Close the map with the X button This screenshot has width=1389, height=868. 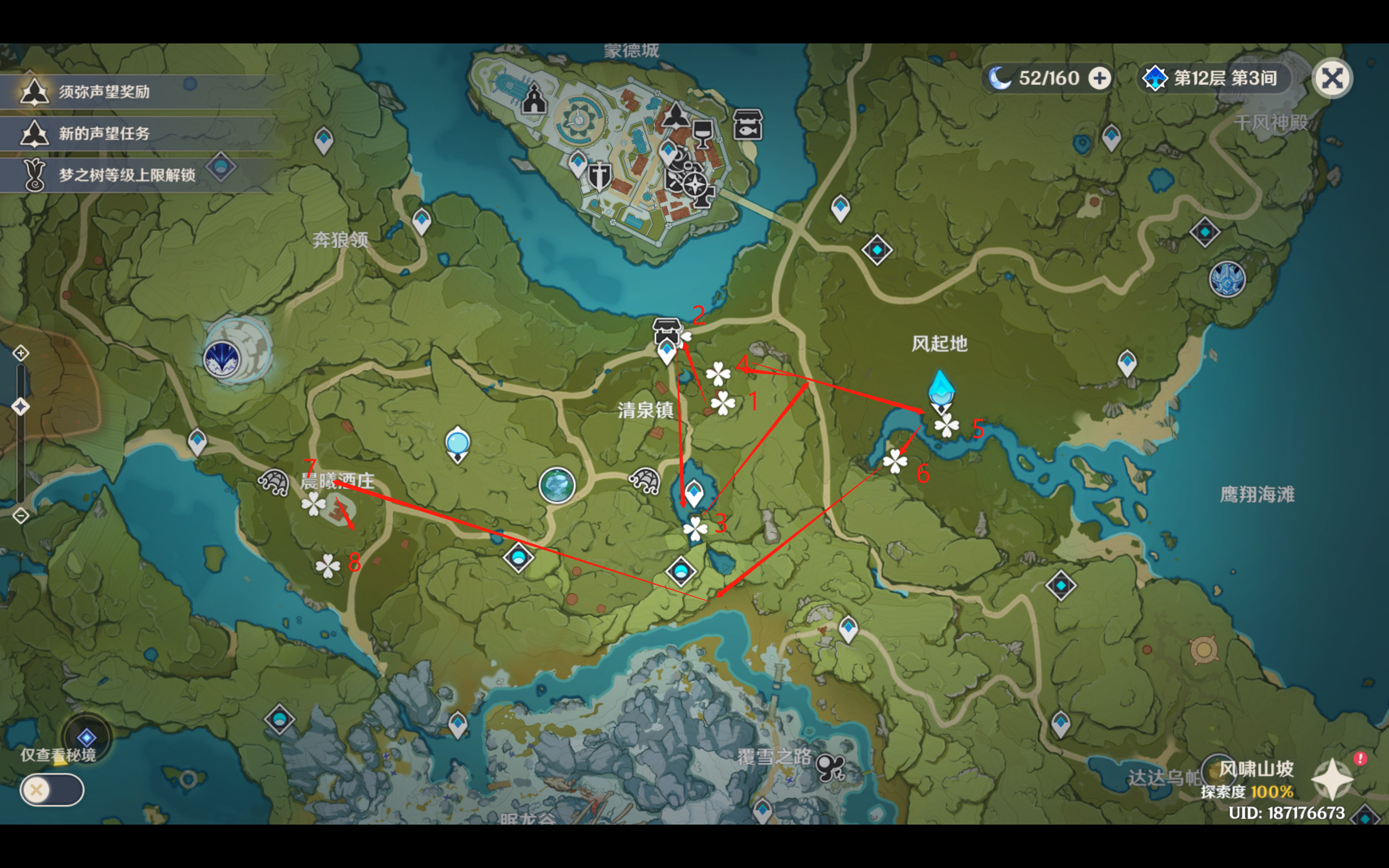click(1332, 78)
